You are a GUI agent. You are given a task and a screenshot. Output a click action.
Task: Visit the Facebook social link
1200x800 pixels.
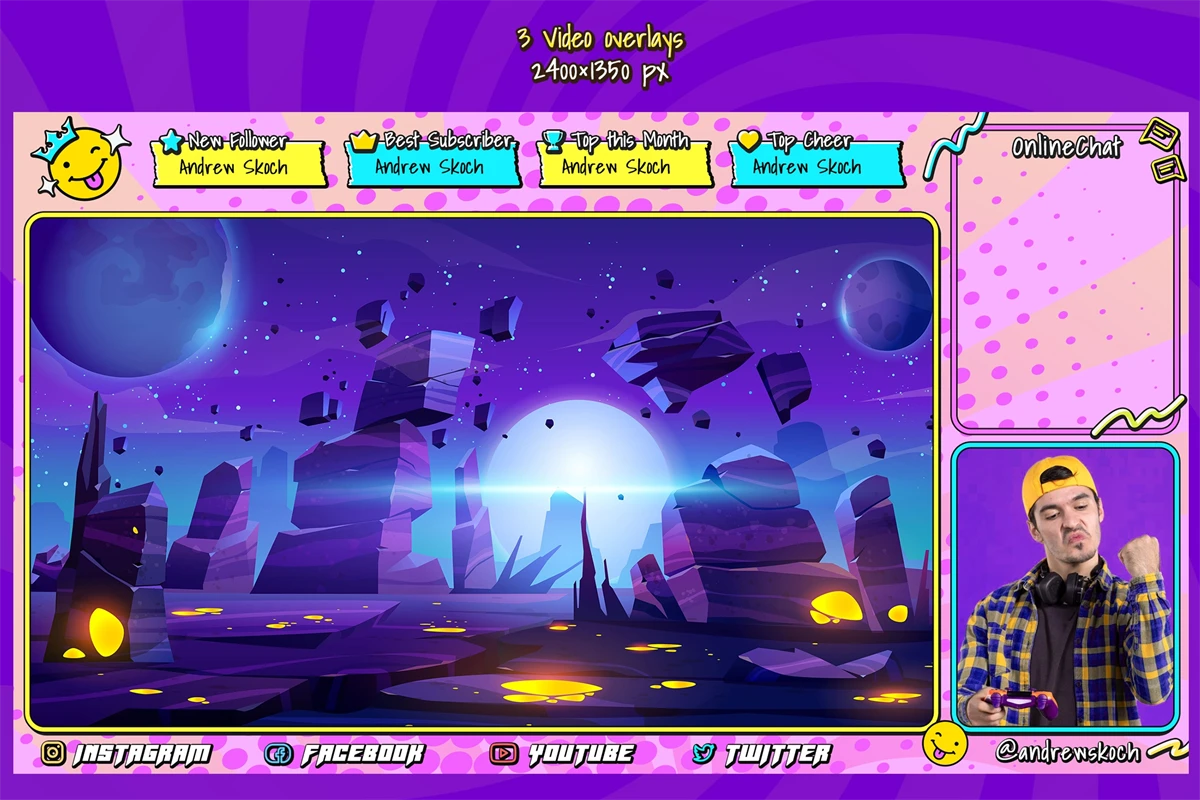click(x=345, y=753)
